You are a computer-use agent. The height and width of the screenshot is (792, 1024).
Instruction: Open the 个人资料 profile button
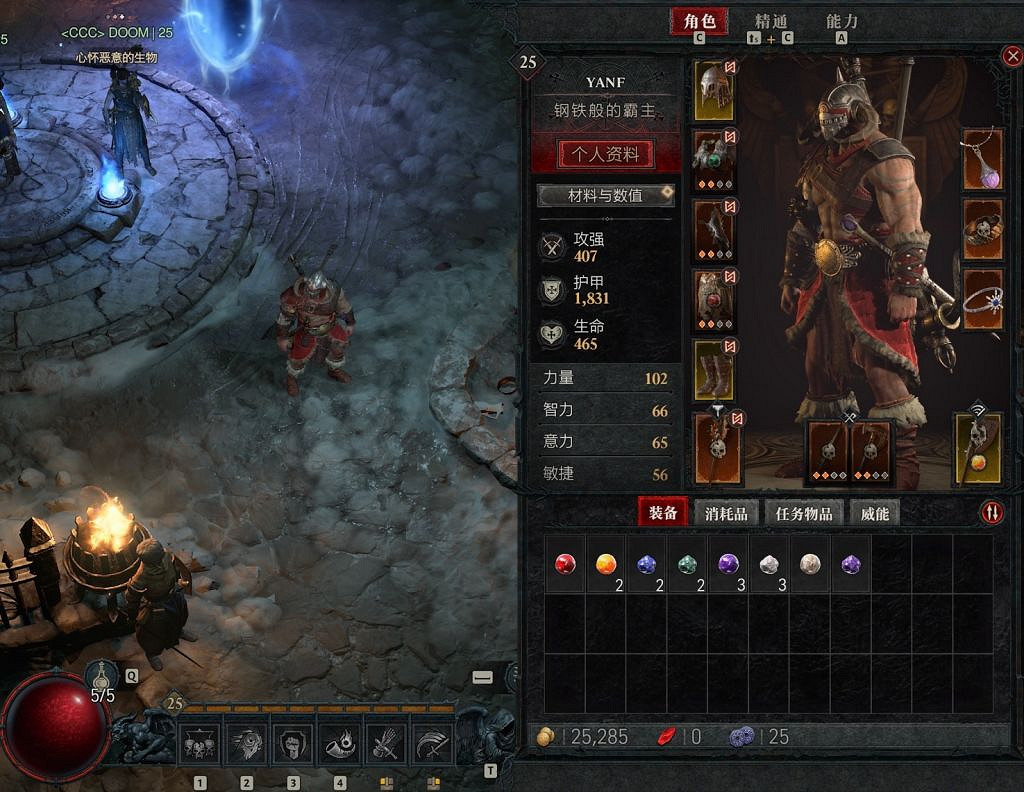[x=606, y=154]
